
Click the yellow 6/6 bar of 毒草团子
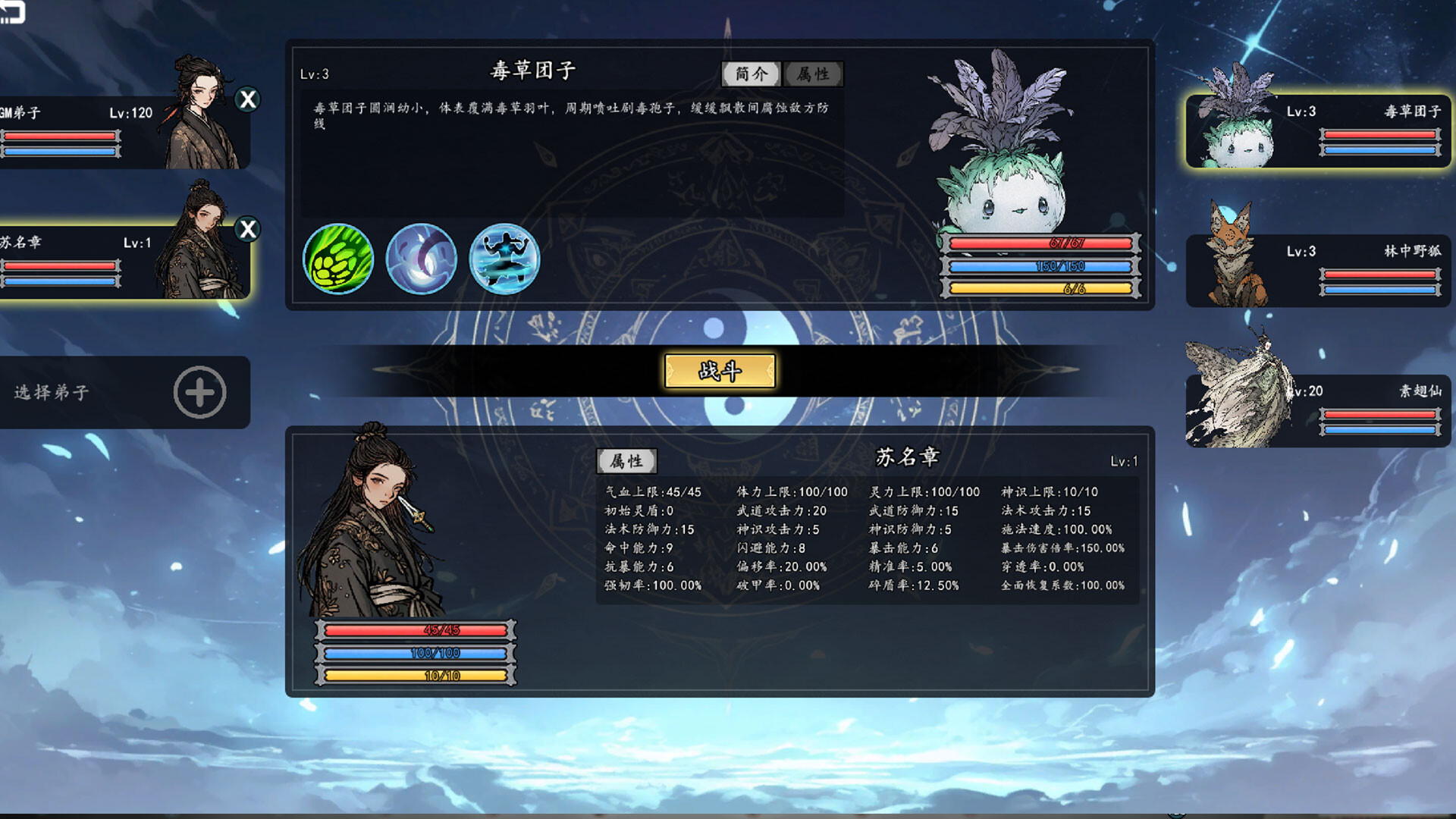tap(1039, 287)
